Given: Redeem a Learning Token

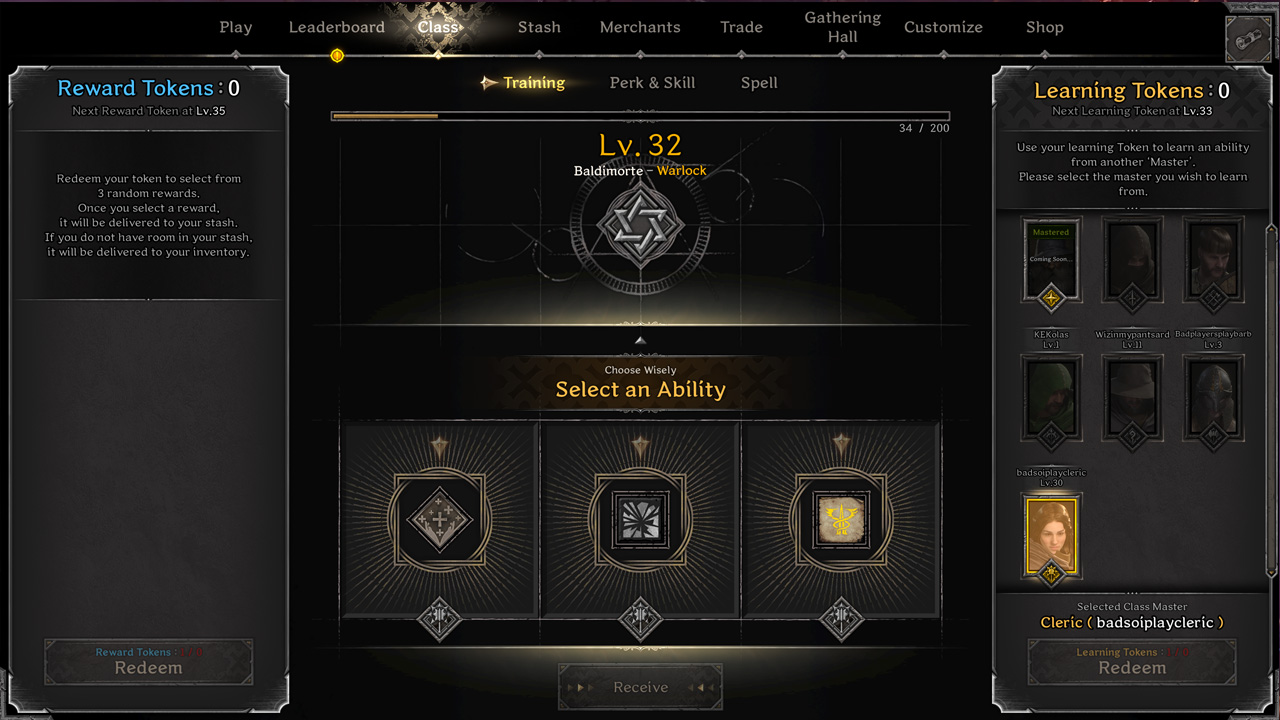Looking at the screenshot, I should tap(1132, 661).
